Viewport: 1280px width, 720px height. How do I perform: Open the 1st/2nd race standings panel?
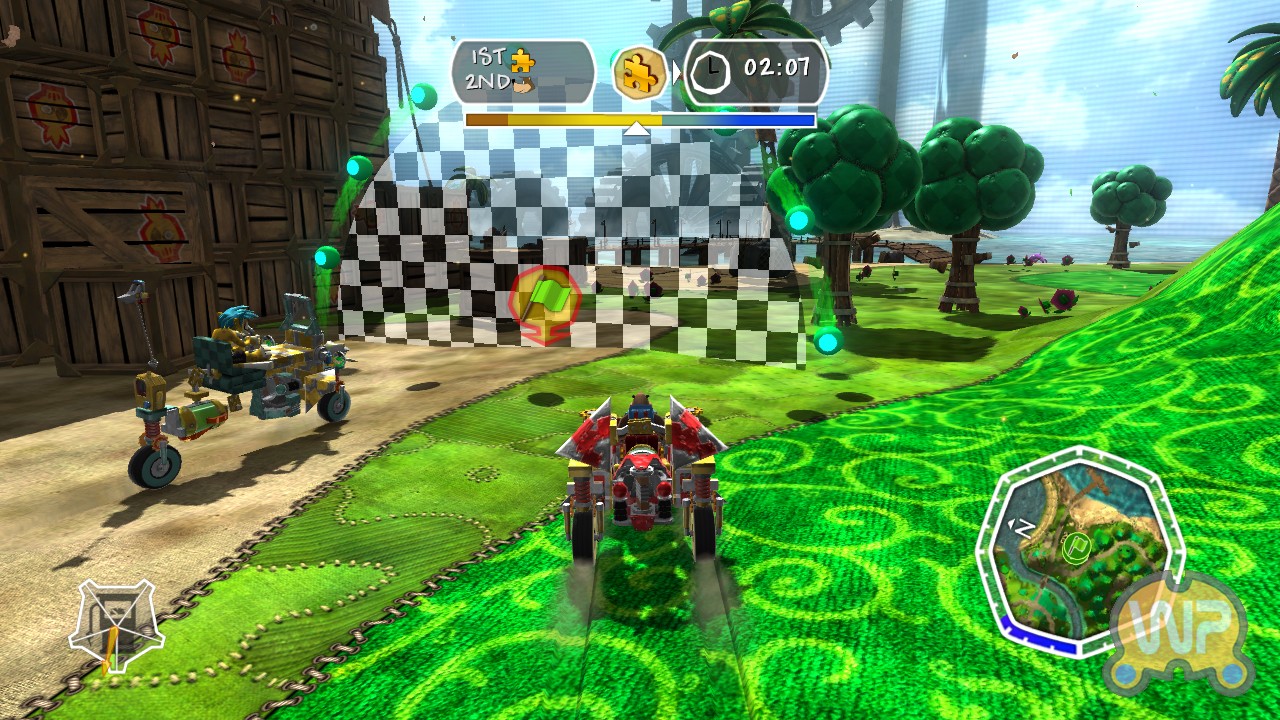pyautogui.click(x=522, y=72)
